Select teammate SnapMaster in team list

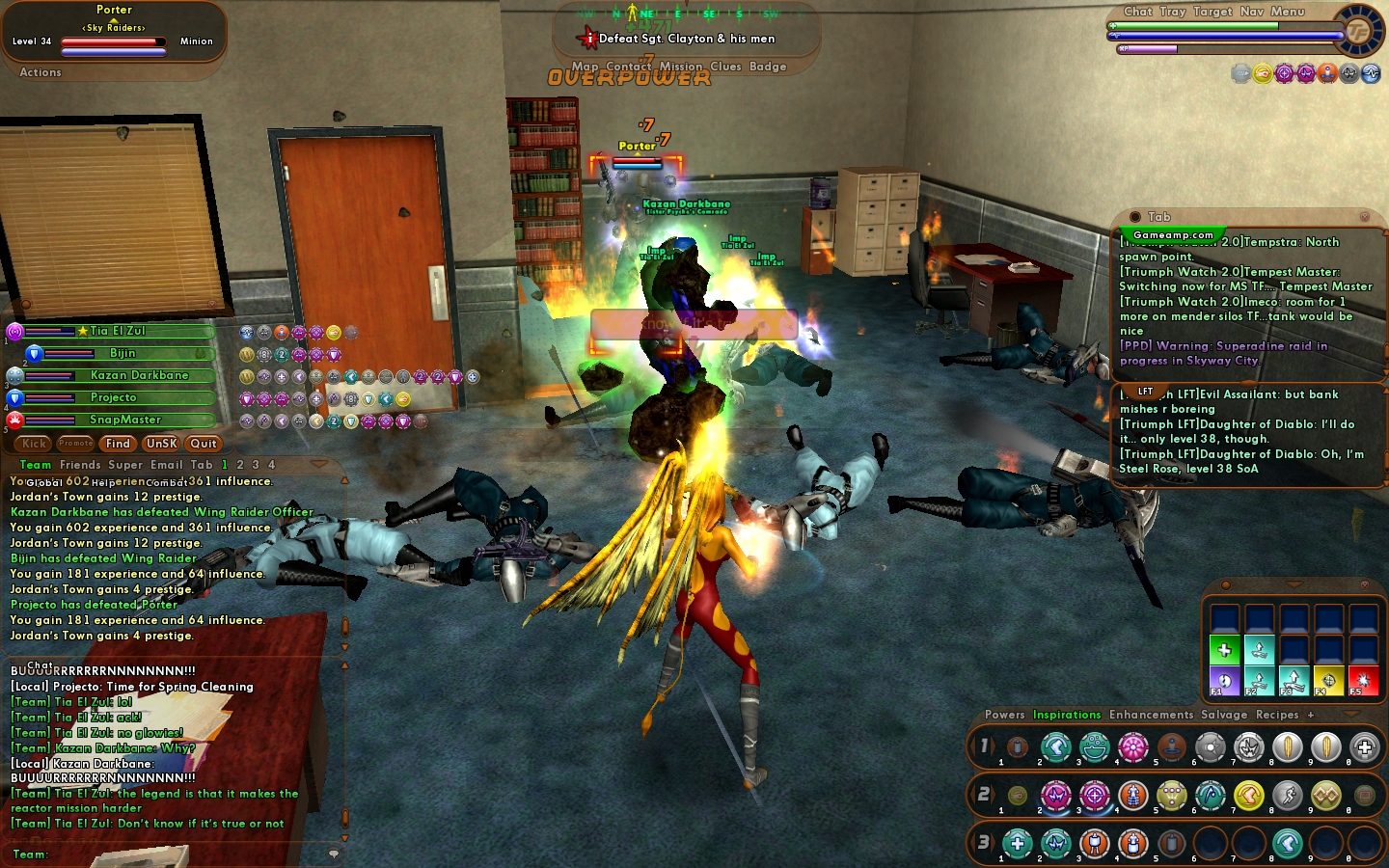click(x=125, y=420)
